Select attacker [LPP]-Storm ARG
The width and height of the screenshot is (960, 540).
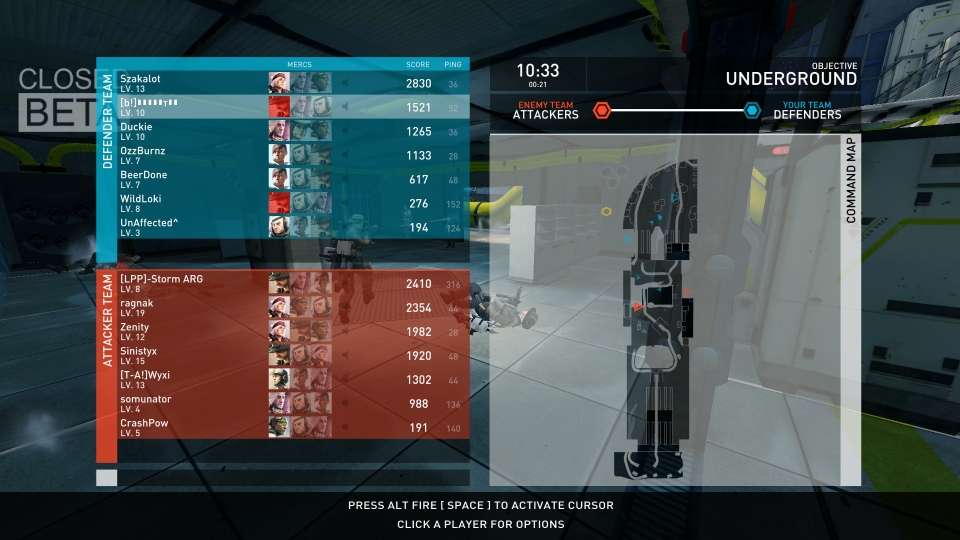point(161,283)
